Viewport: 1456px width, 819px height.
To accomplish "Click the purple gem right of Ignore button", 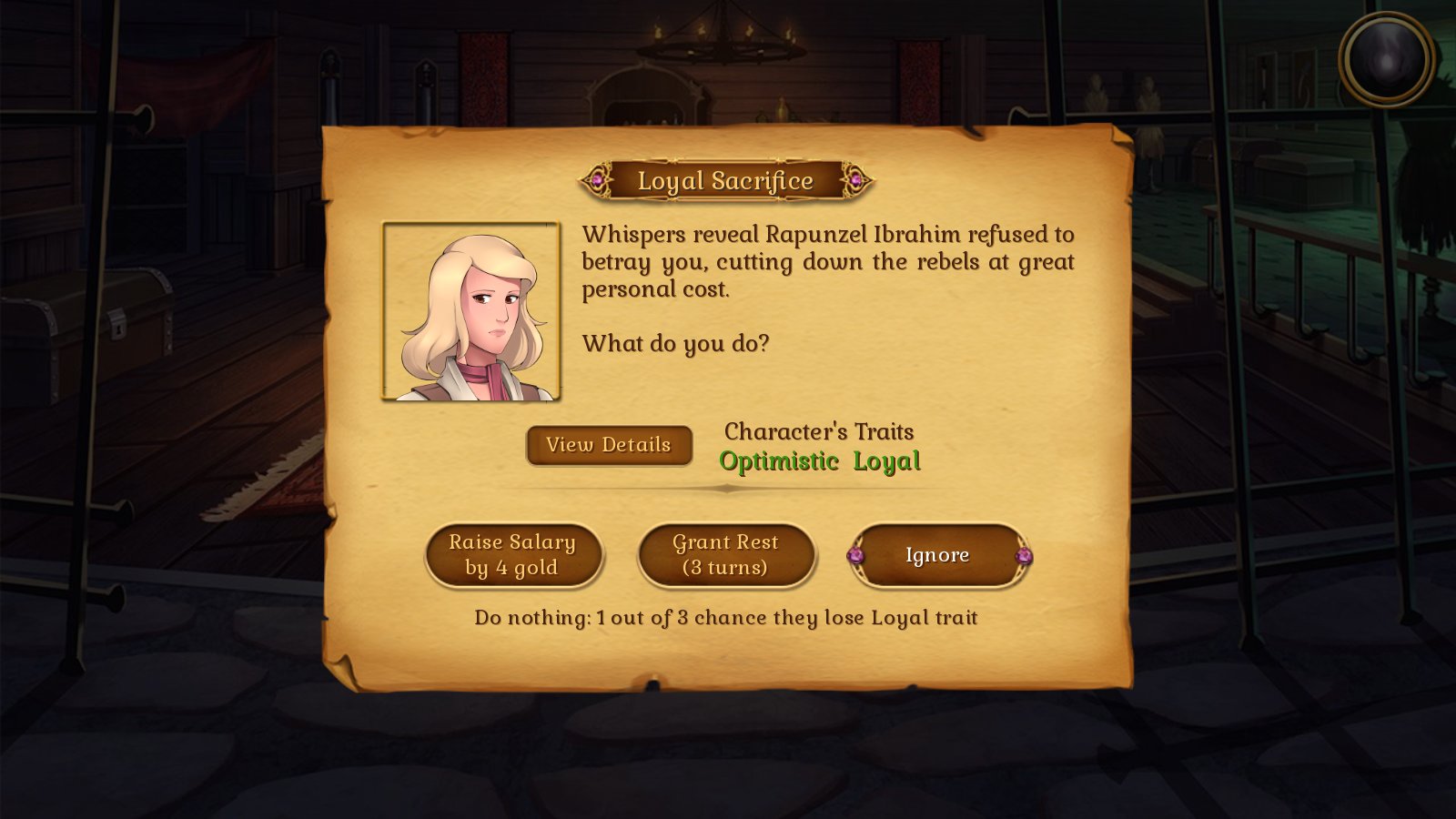I will click(1024, 554).
